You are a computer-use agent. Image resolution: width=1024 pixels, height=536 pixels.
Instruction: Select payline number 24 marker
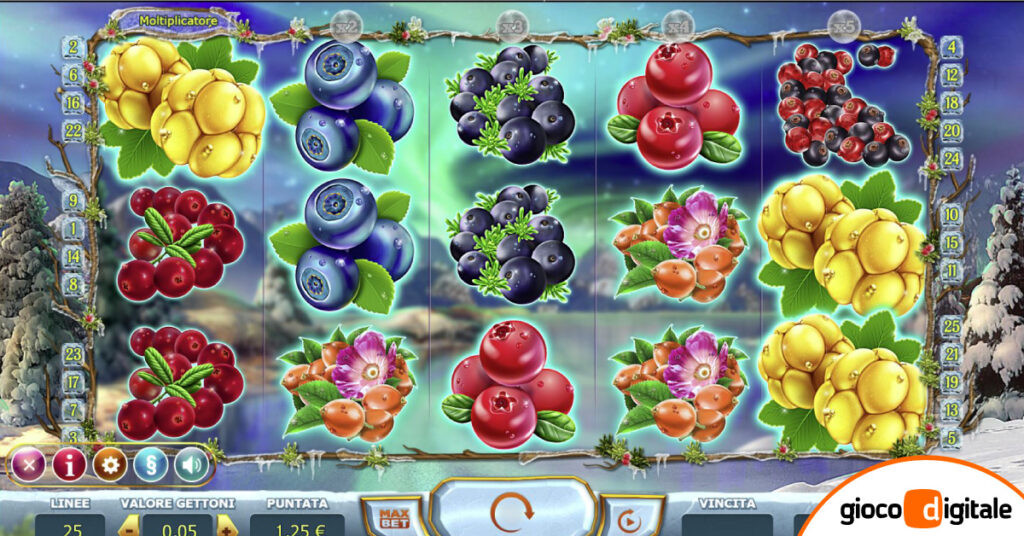pos(951,158)
